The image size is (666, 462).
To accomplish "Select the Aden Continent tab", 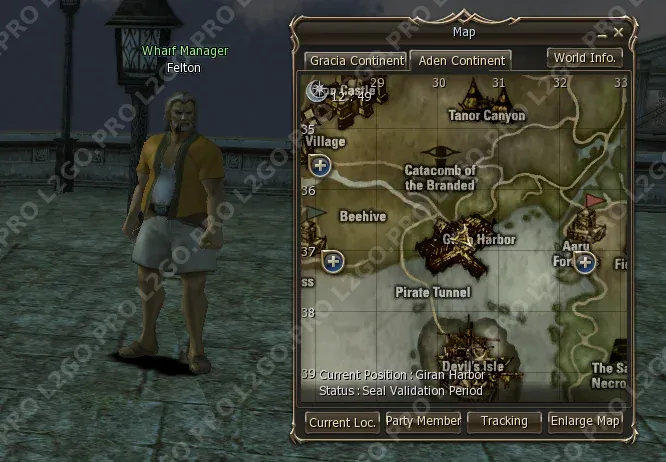I will 462,60.
